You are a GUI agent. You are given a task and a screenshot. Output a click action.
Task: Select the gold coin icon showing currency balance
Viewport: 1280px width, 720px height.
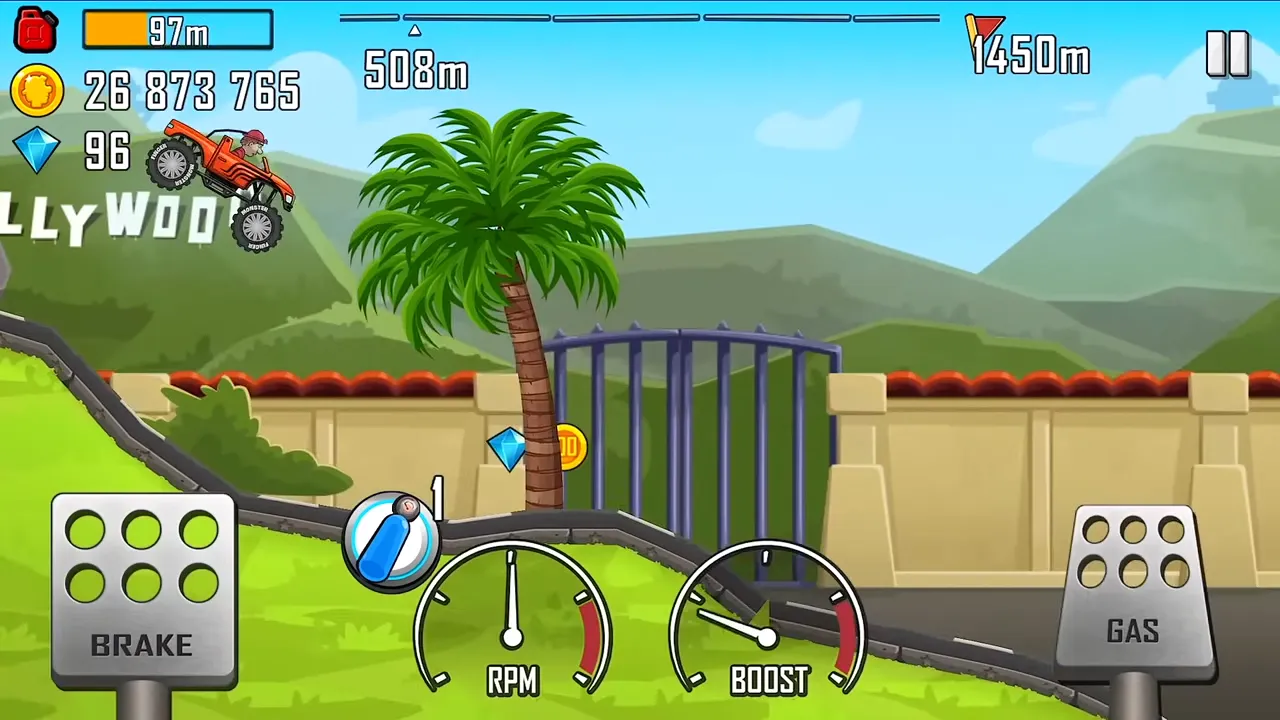coord(38,90)
